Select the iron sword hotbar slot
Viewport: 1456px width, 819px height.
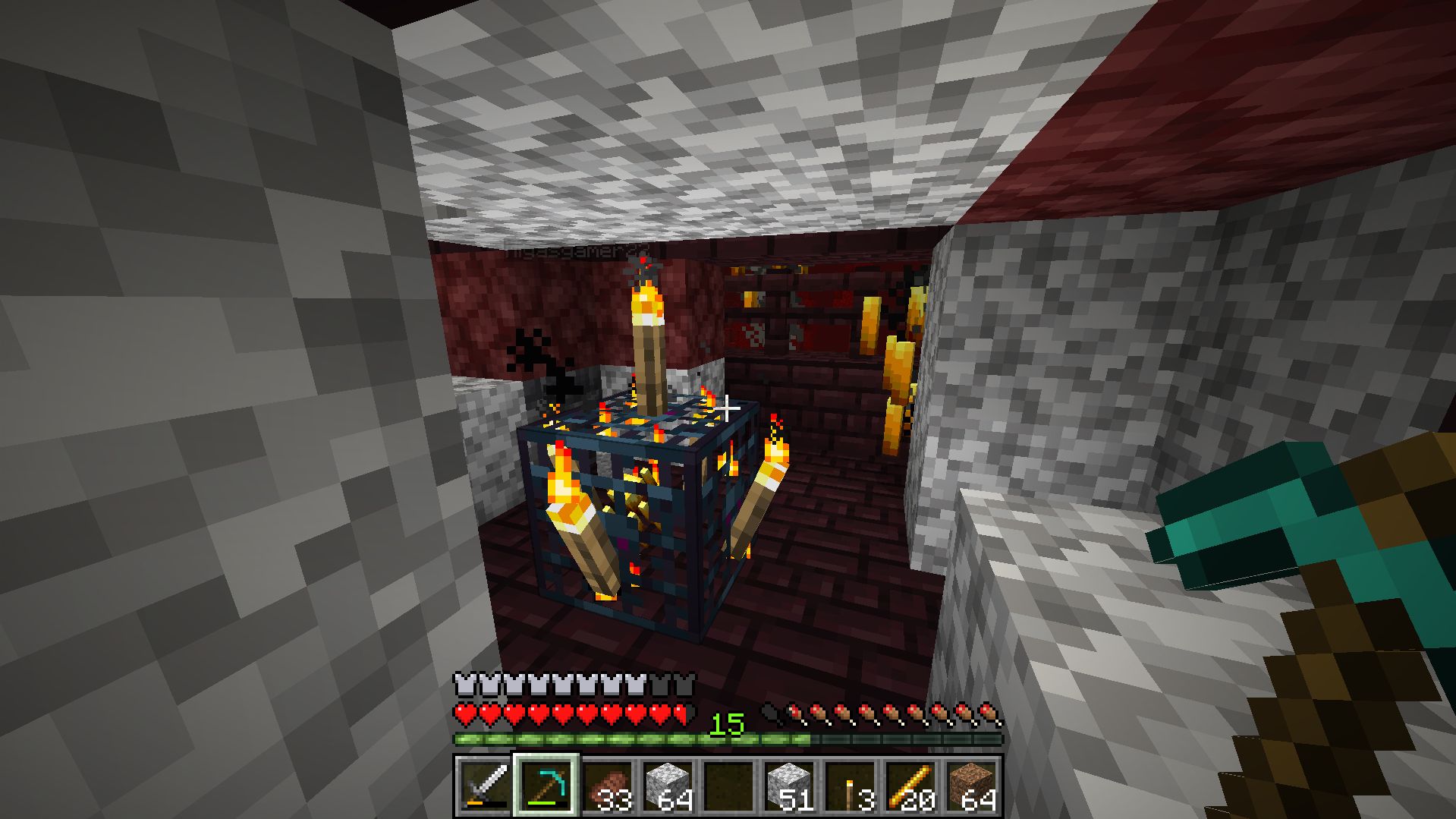(x=485, y=786)
